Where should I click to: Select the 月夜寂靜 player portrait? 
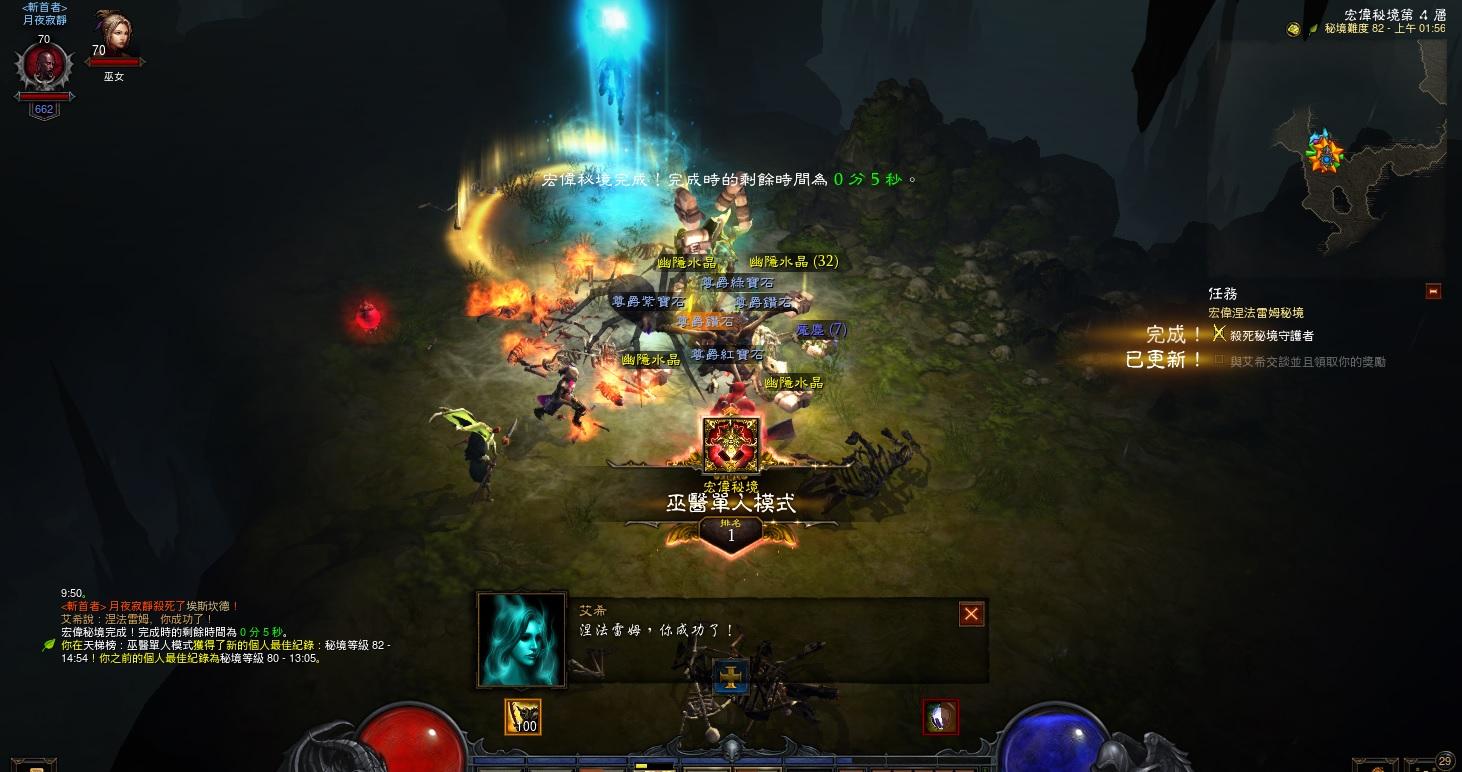[44, 66]
